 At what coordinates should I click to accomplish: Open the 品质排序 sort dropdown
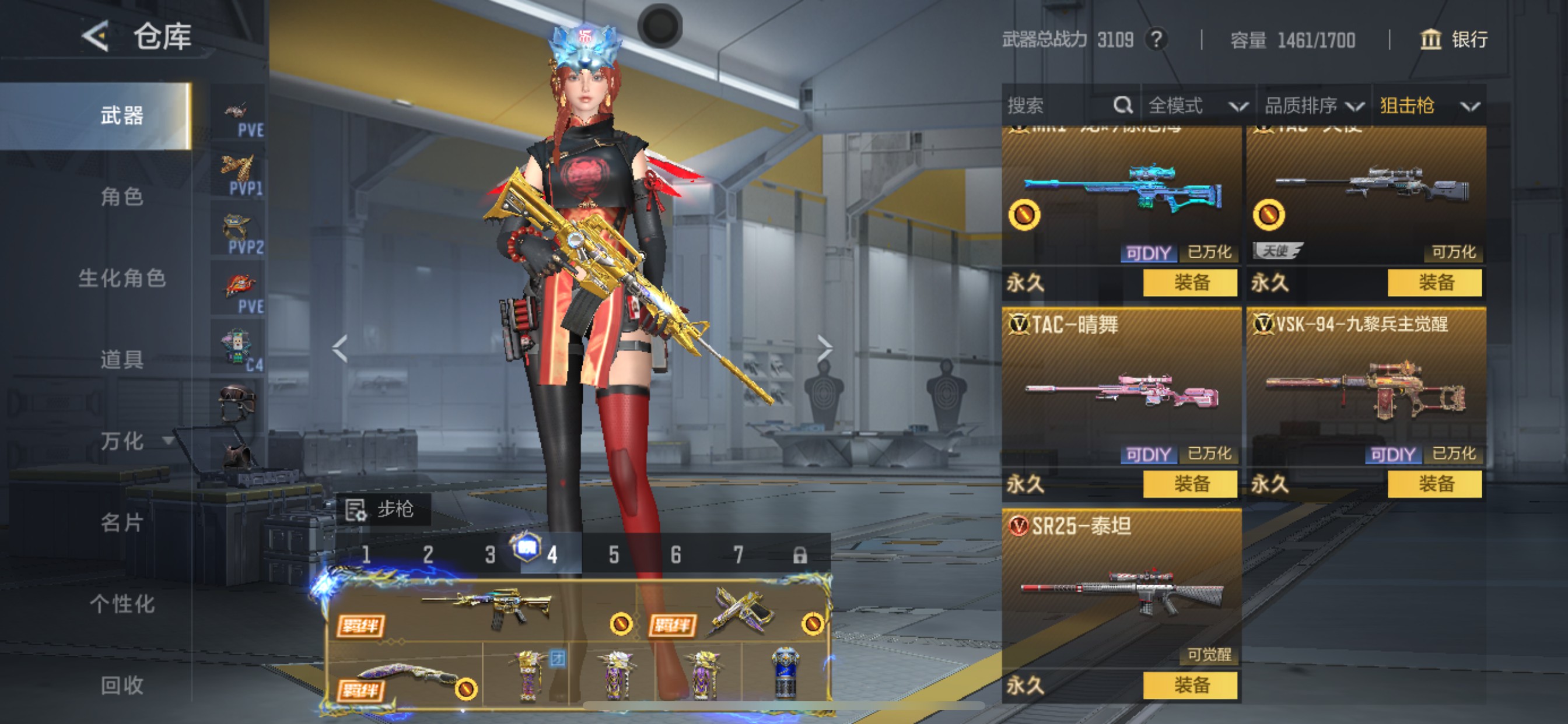tap(1313, 106)
